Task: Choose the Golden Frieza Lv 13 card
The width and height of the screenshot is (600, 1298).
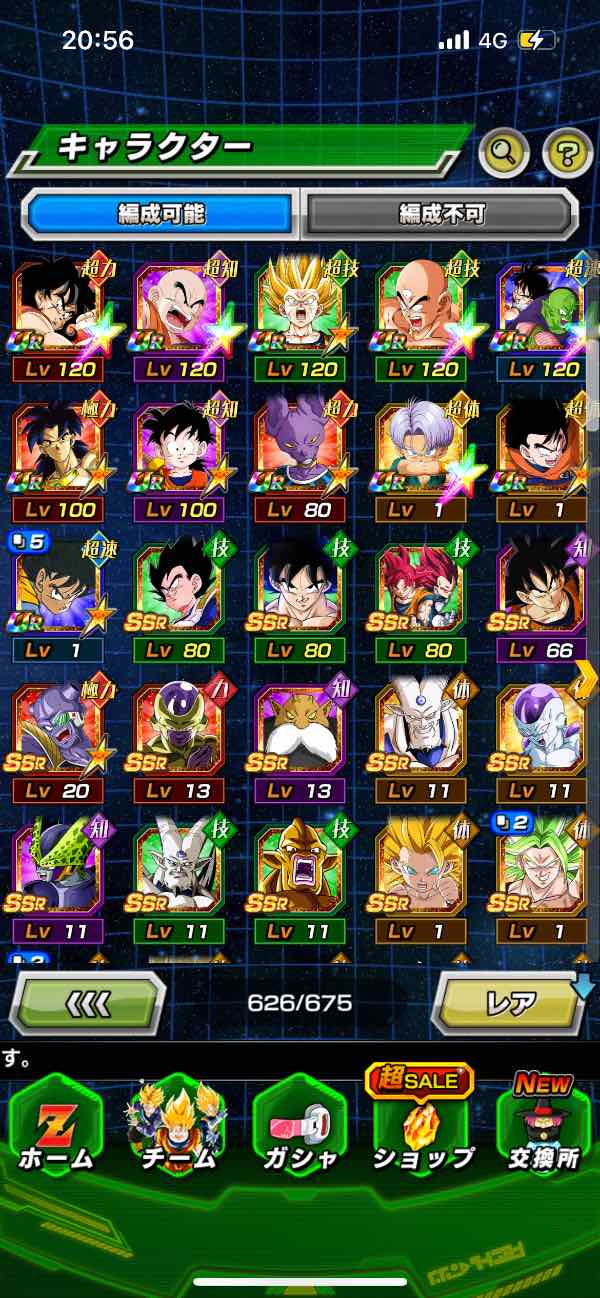Action: click(178, 732)
